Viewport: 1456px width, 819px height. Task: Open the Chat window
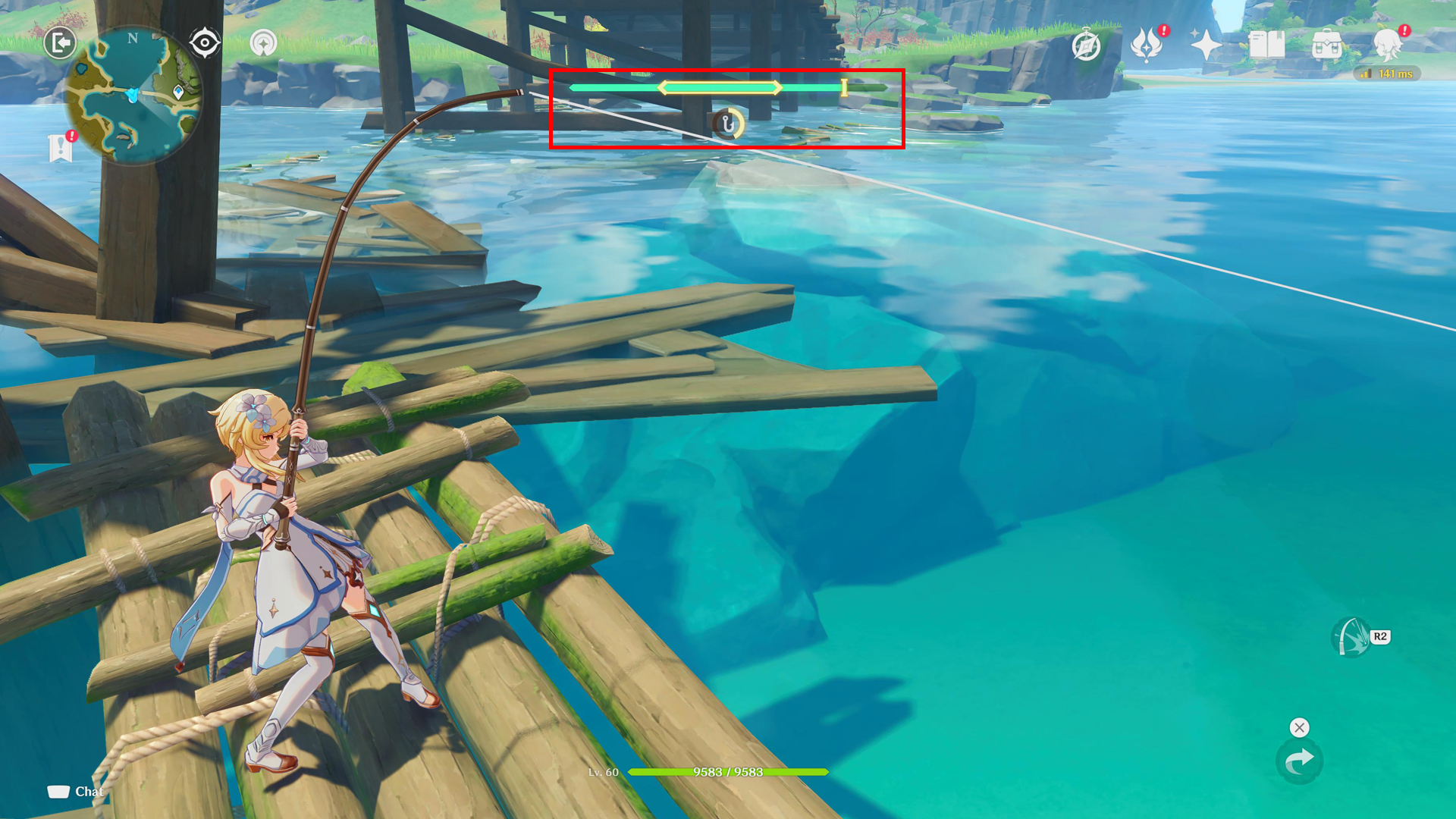tap(79, 791)
